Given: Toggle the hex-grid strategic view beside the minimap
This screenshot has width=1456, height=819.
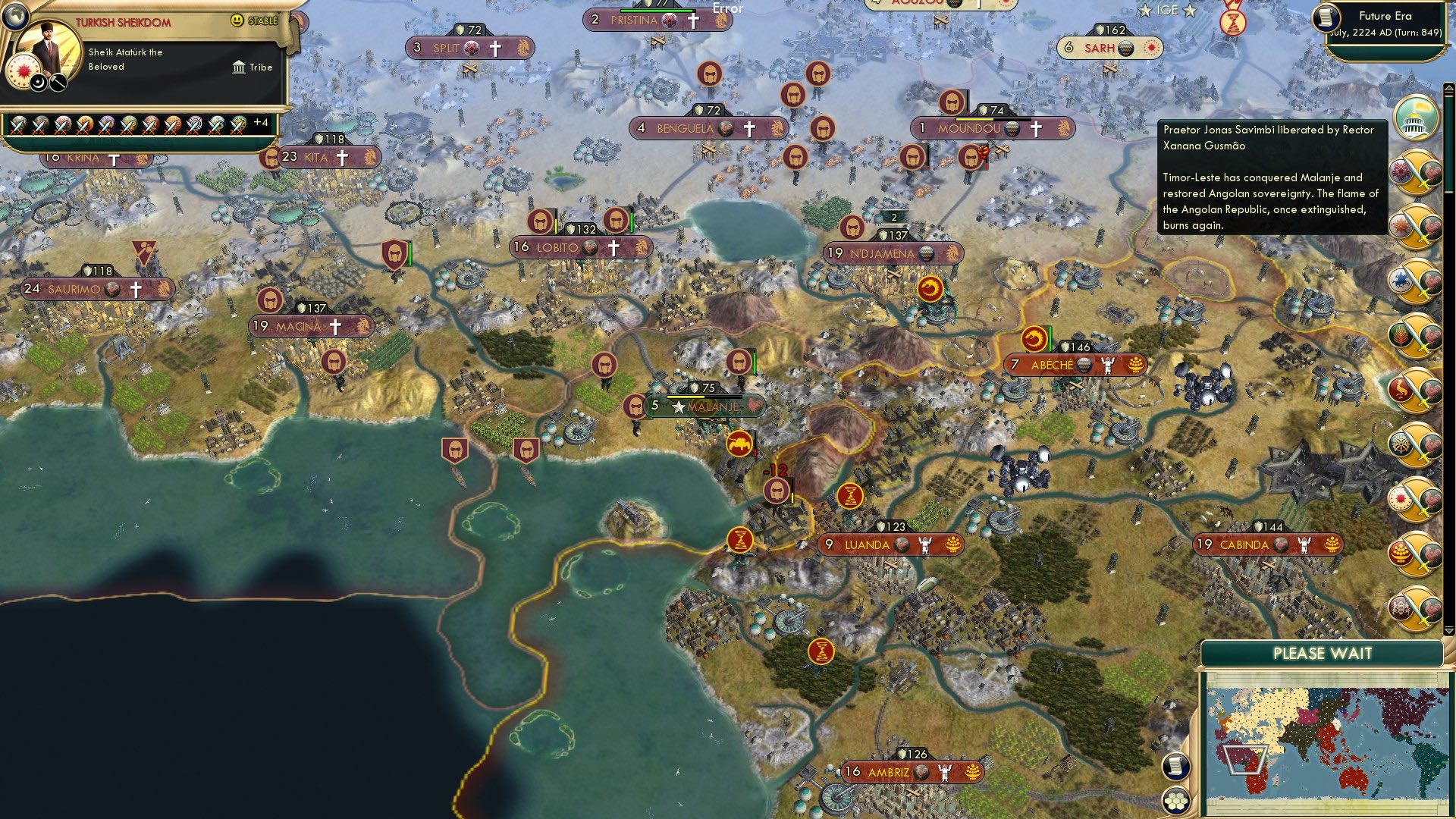Looking at the screenshot, I should tap(1176, 801).
